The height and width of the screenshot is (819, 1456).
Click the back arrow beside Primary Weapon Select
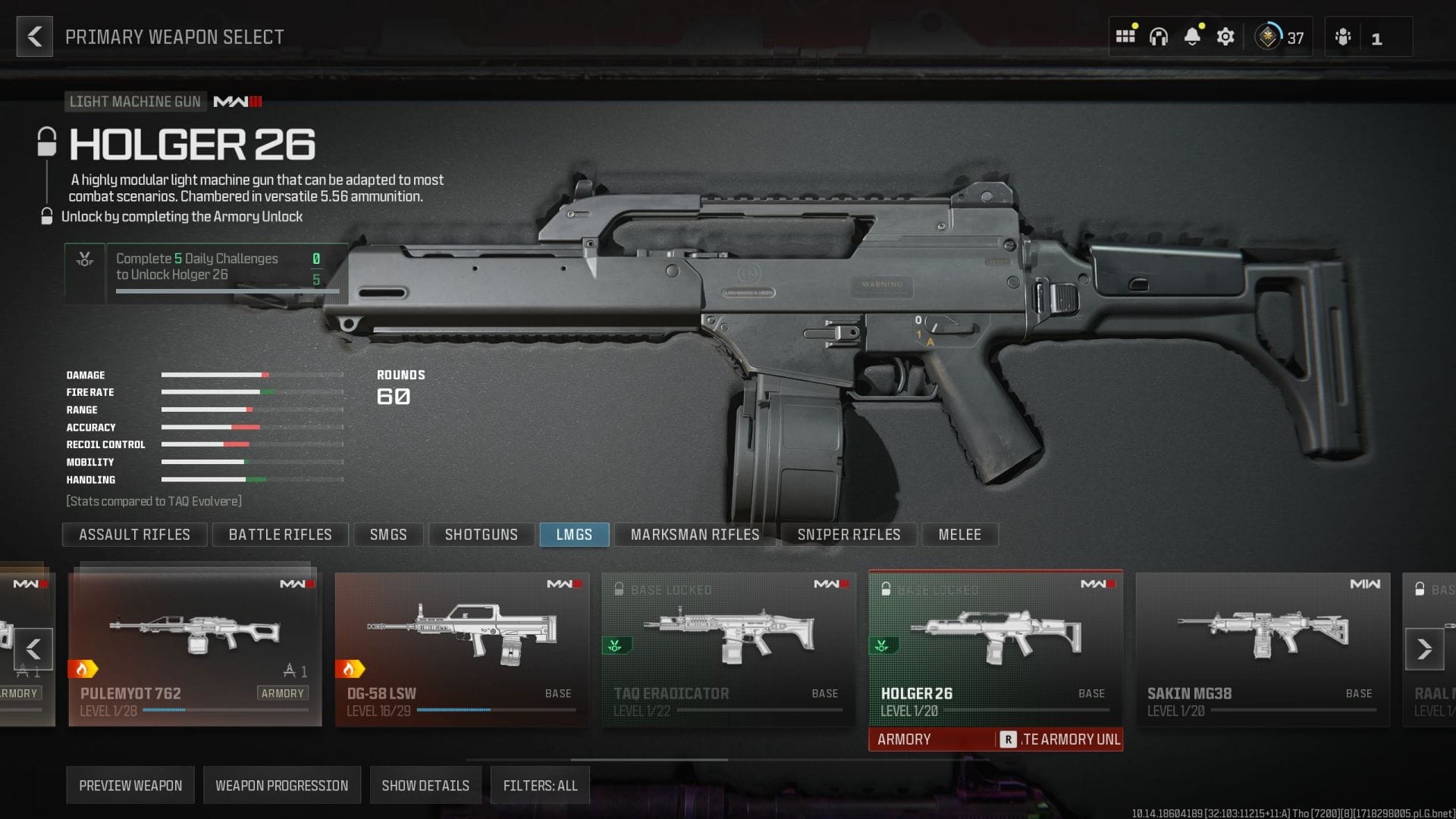pyautogui.click(x=33, y=36)
